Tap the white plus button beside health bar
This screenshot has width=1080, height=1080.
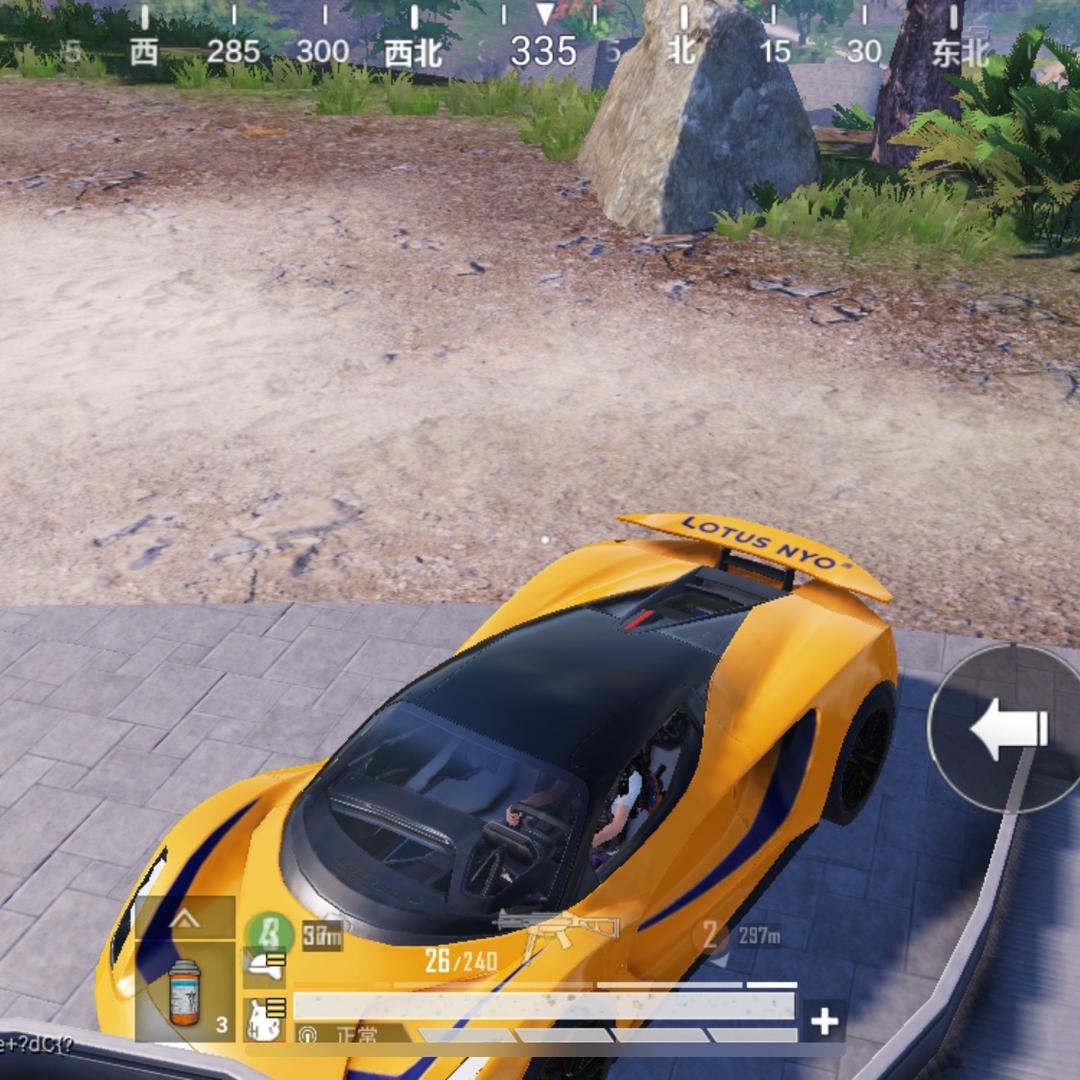(824, 1021)
